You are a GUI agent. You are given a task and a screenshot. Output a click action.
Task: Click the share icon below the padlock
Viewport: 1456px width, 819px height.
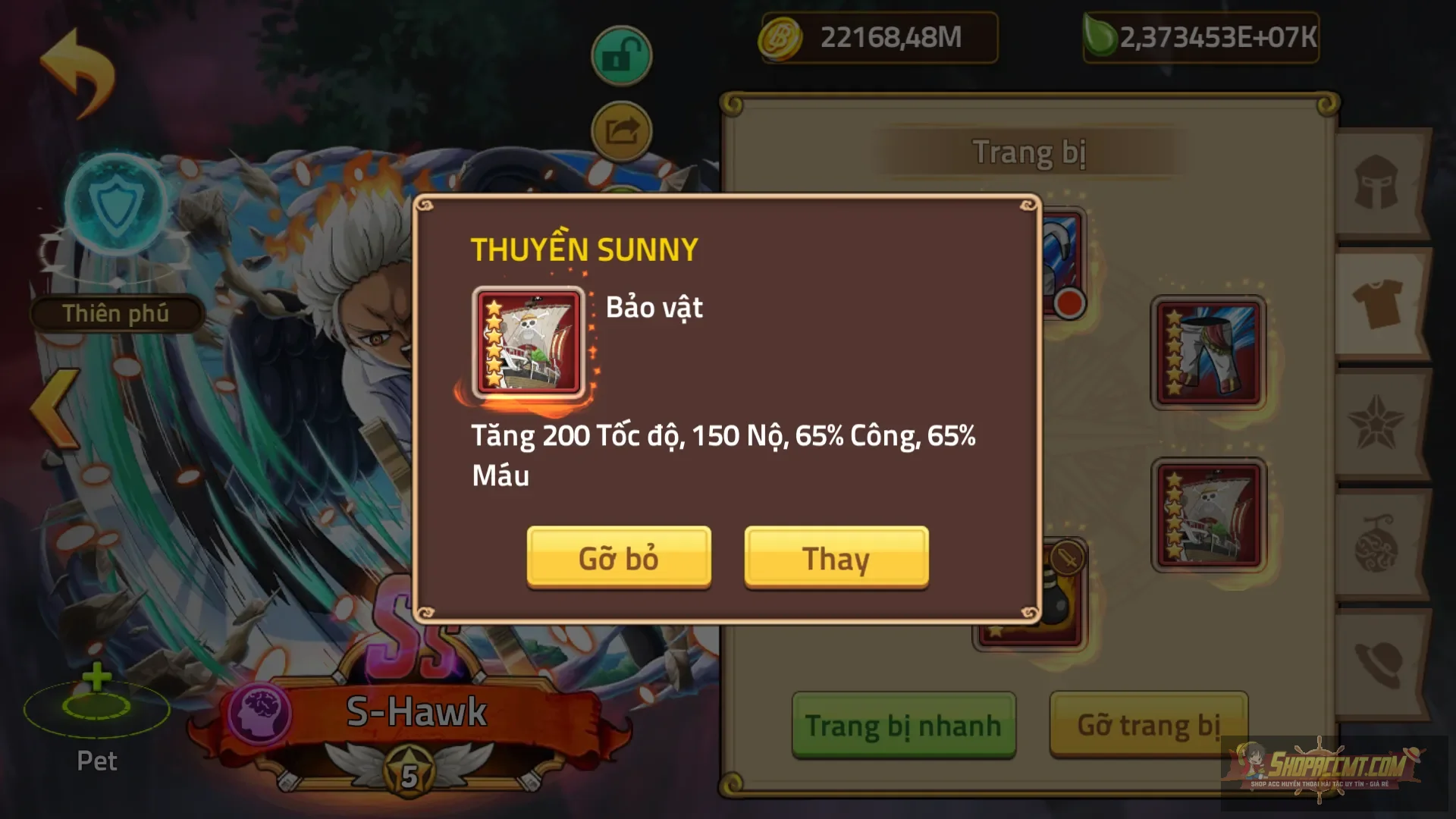click(x=622, y=130)
